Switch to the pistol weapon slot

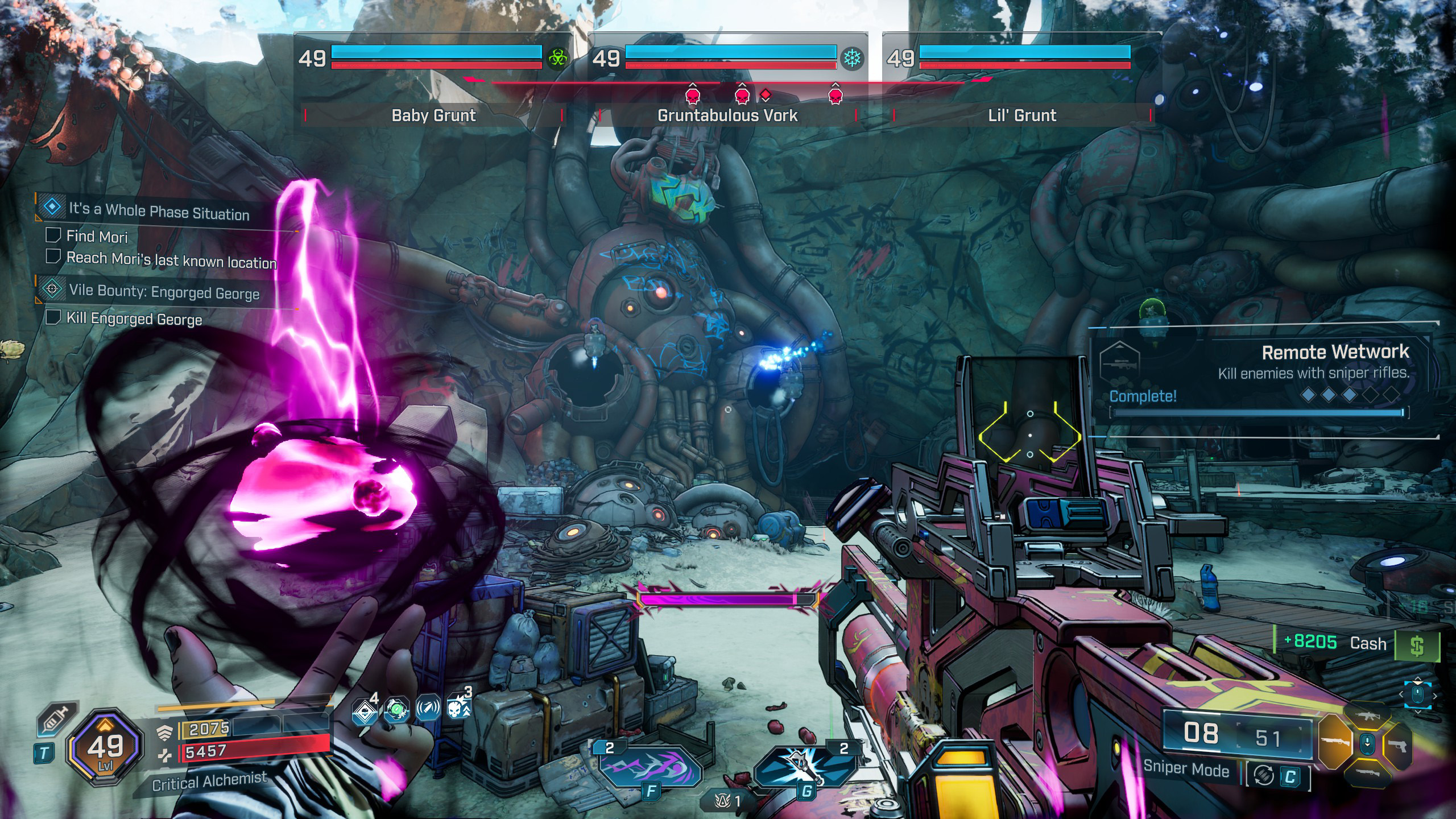1398,744
